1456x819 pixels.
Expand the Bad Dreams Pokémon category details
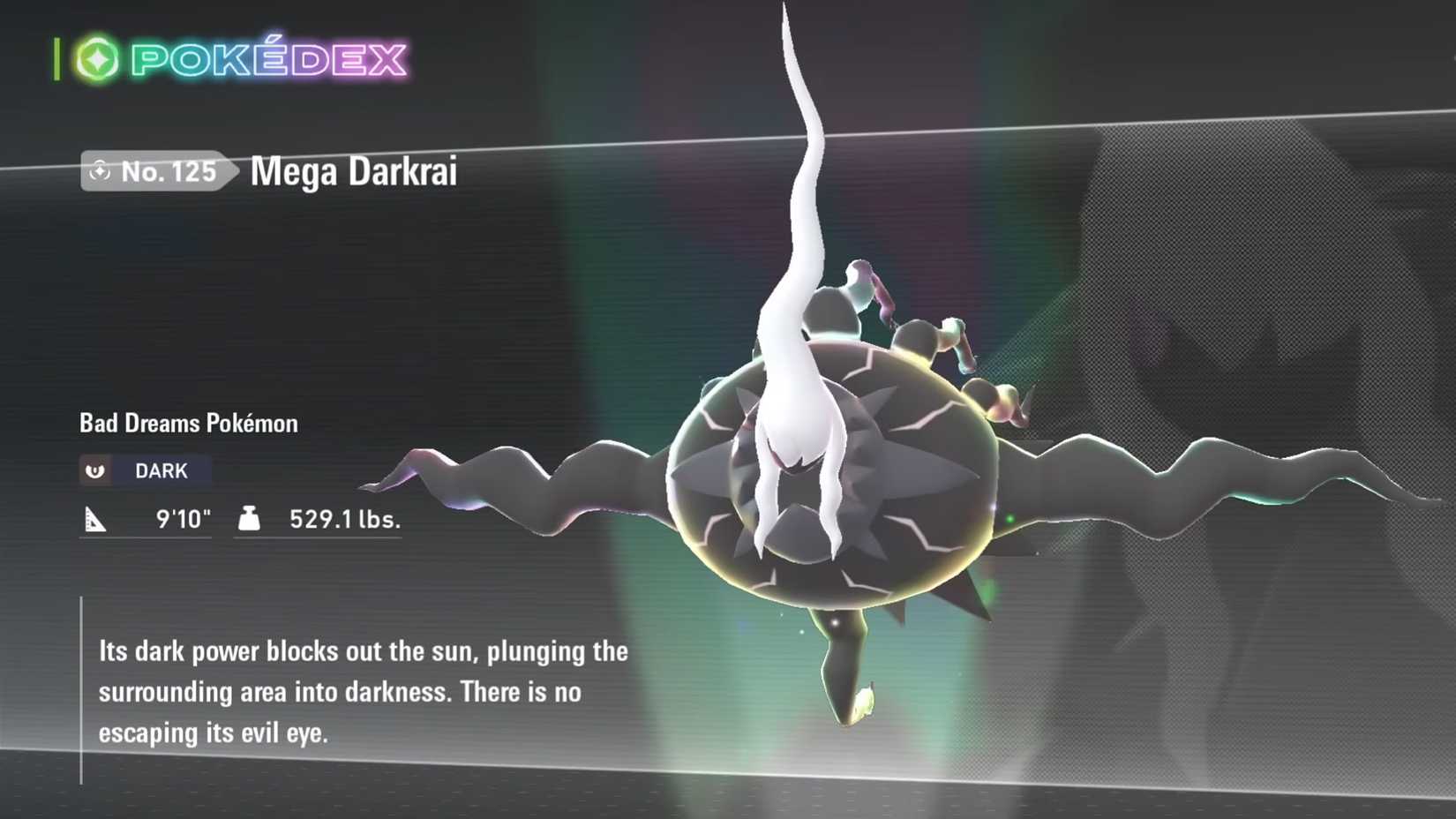[x=187, y=423]
